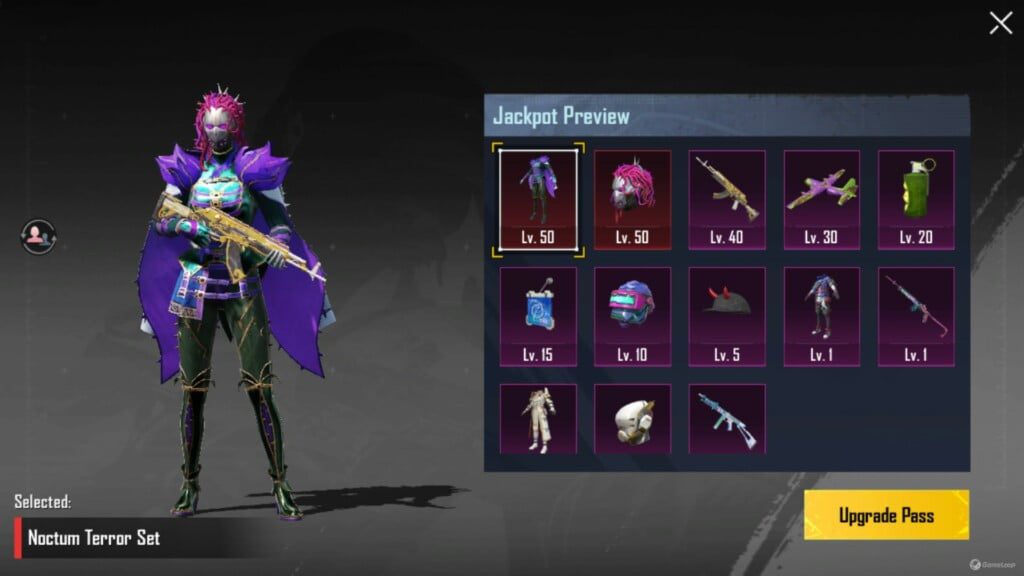The width and height of the screenshot is (1024, 576).
Task: Select the beige outfit tile in bottom row
Action: click(x=538, y=420)
